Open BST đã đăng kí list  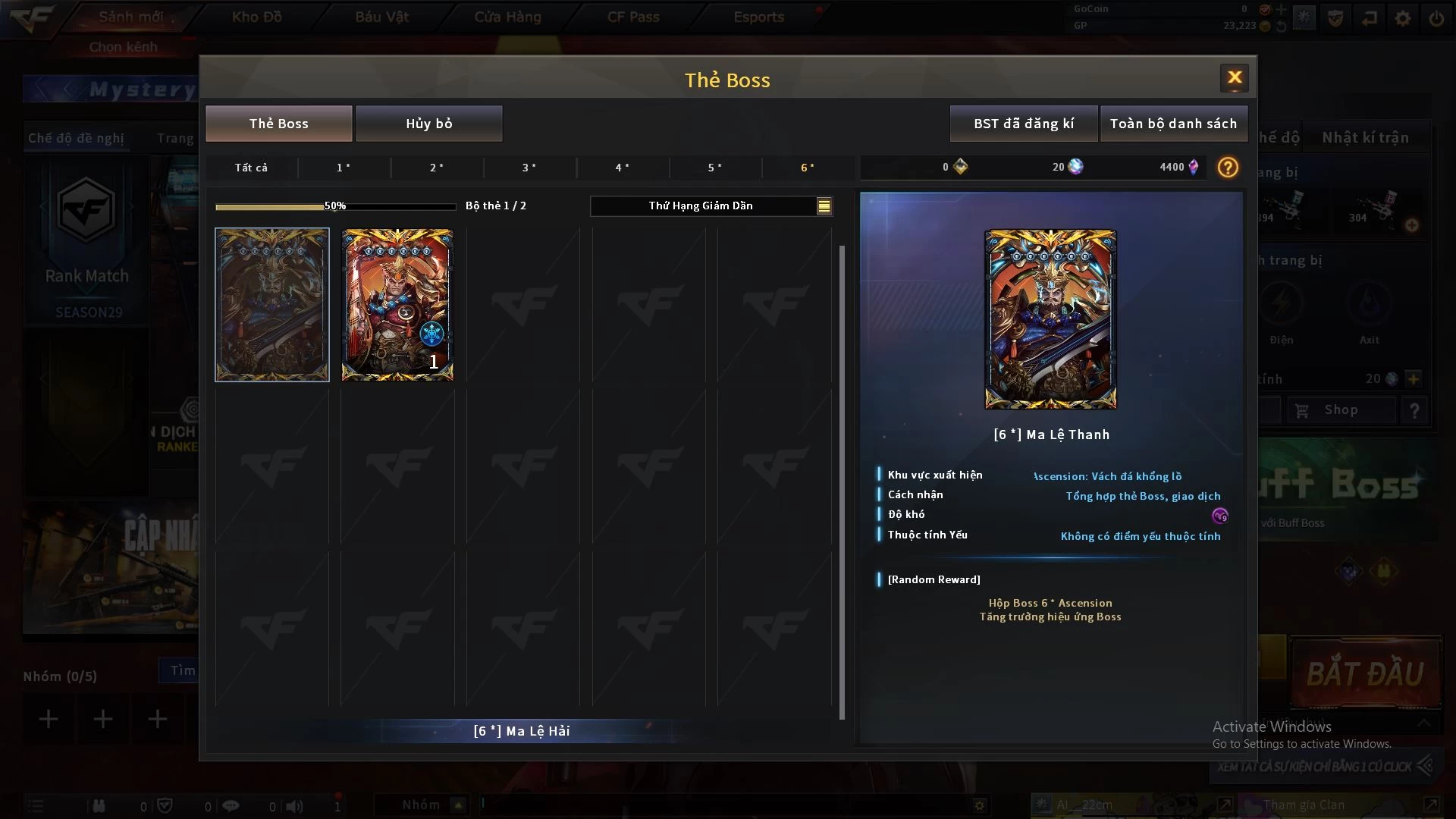click(x=1023, y=124)
